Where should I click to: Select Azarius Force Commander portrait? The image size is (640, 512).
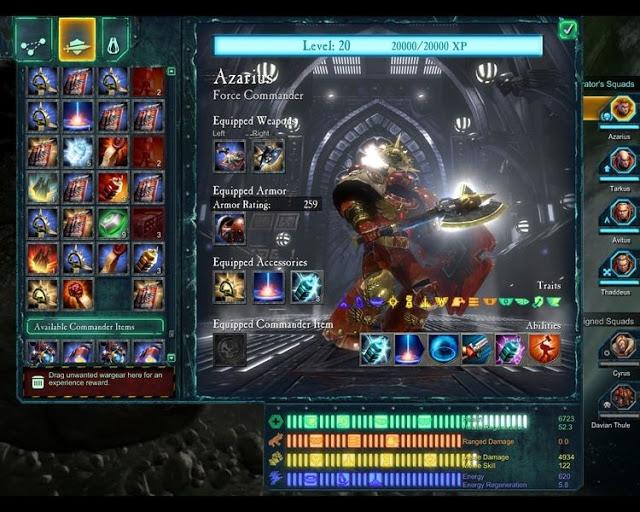[623, 108]
